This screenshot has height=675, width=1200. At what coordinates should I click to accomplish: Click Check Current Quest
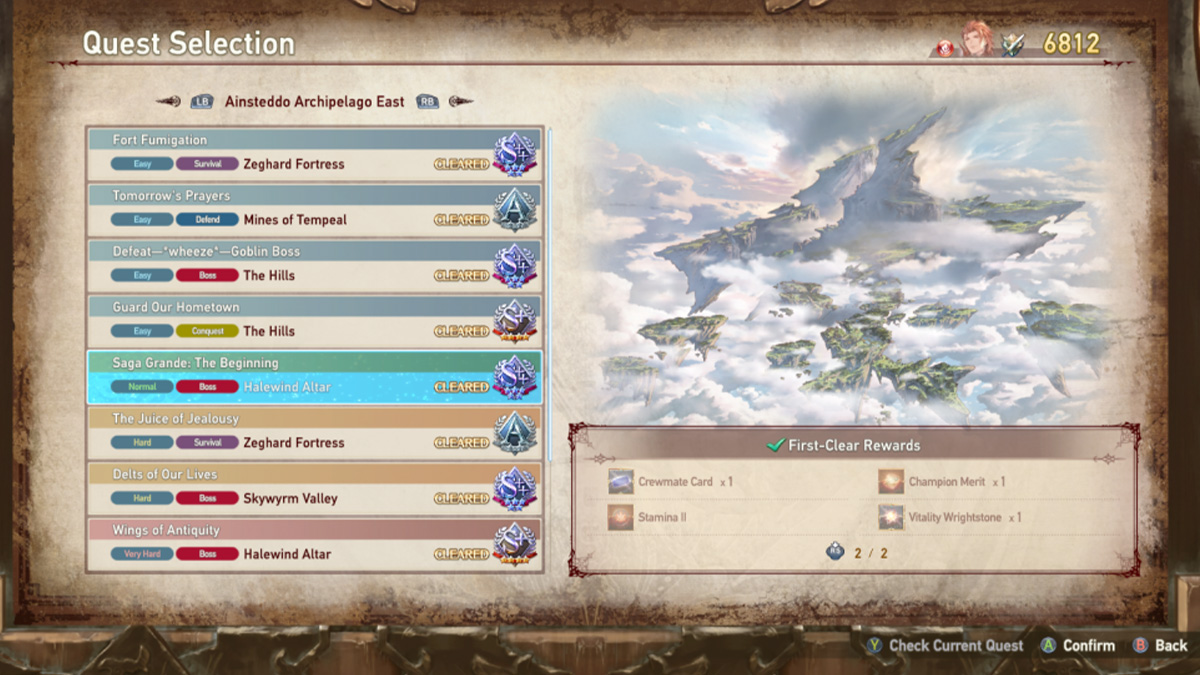point(945,646)
